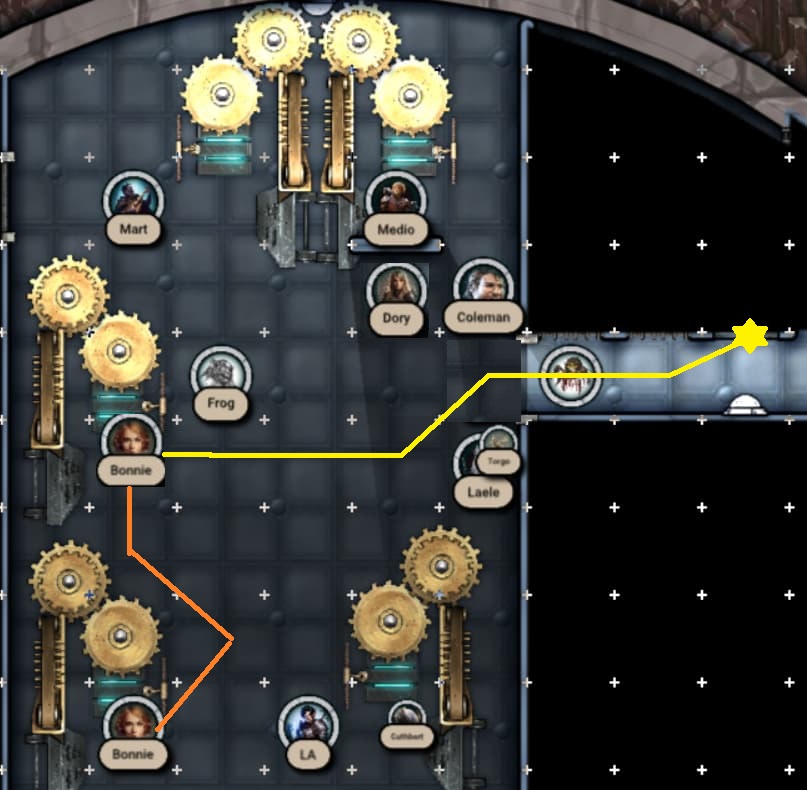807x790 pixels.
Task: Select the Medio token
Action: click(x=396, y=197)
